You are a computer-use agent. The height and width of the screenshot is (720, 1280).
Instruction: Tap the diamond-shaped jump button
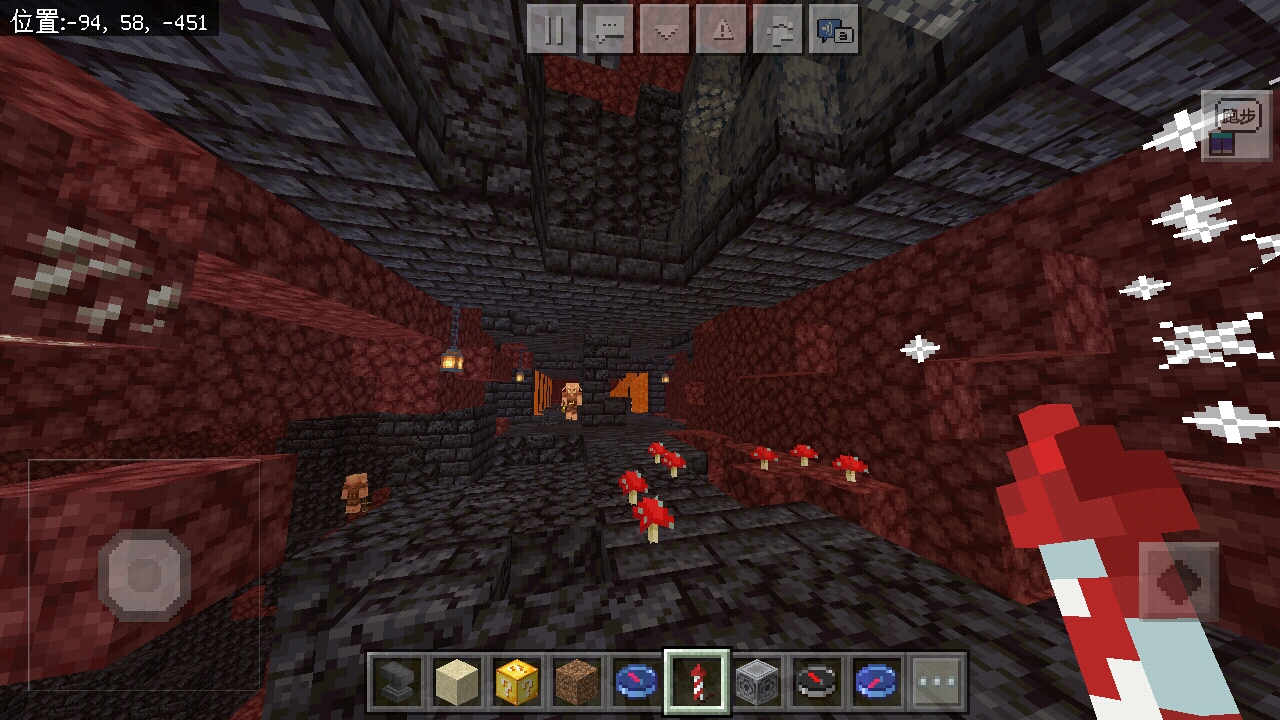click(1178, 582)
